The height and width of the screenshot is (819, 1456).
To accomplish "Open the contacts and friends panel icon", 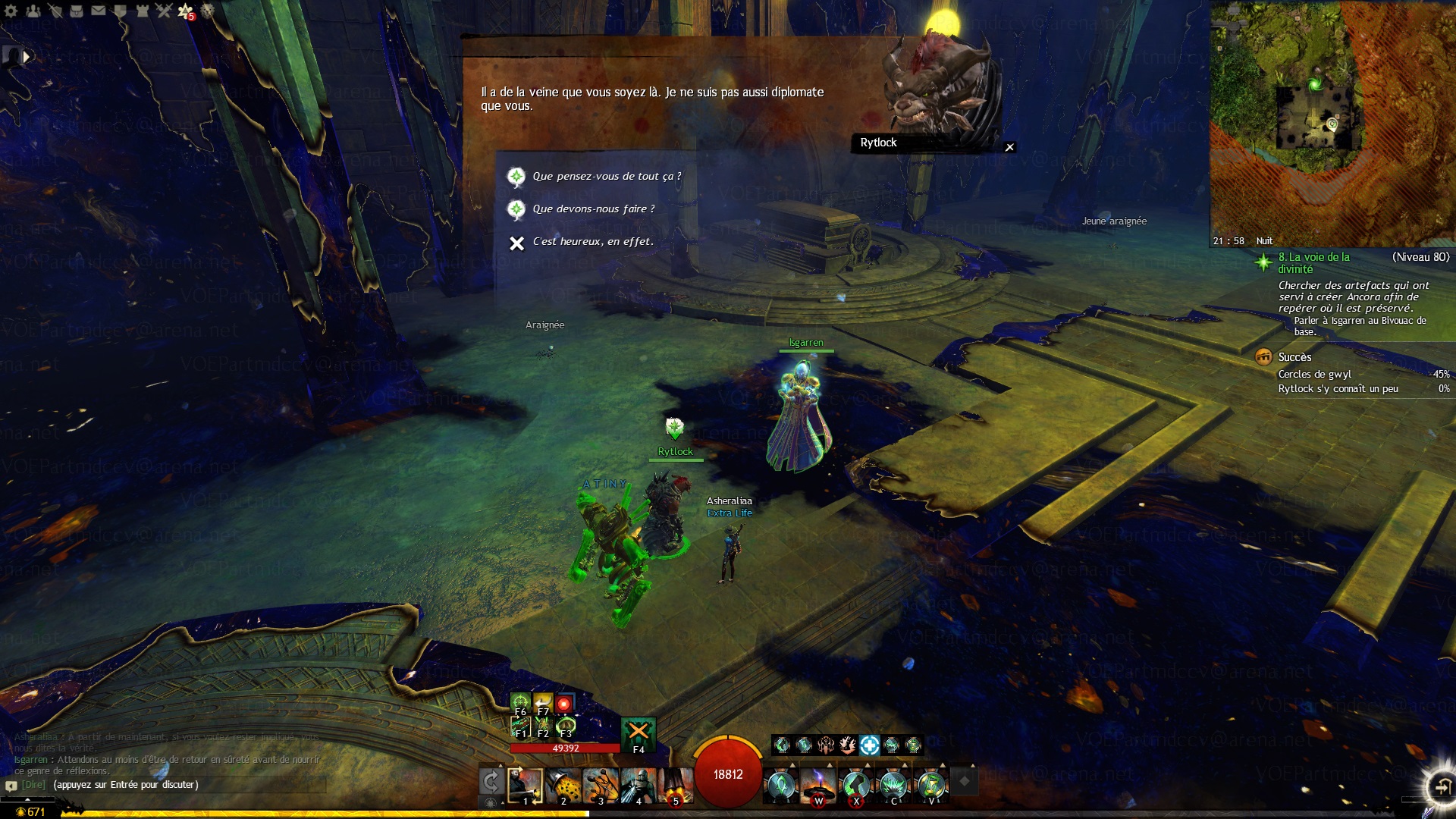I will click(33, 11).
